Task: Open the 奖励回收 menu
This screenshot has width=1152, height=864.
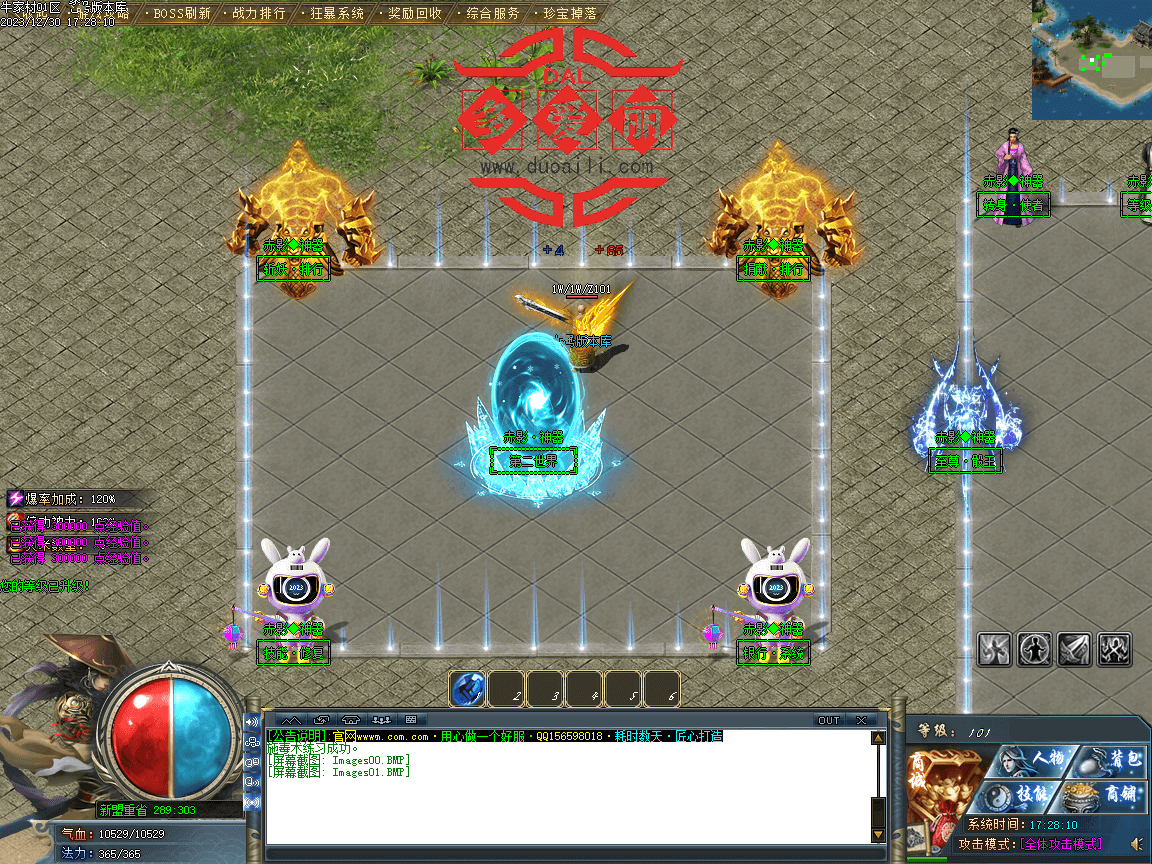Action: coord(415,14)
